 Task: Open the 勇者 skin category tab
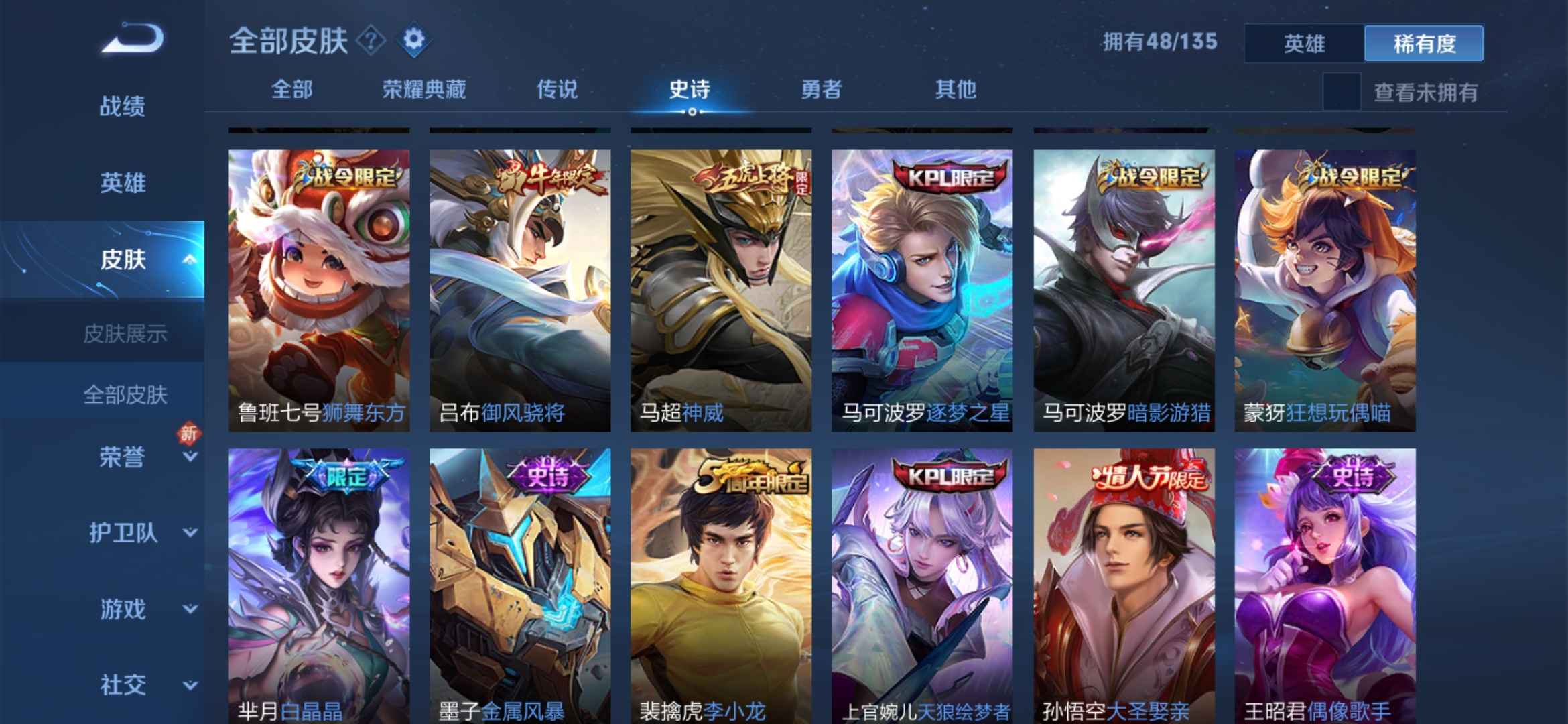click(x=823, y=88)
